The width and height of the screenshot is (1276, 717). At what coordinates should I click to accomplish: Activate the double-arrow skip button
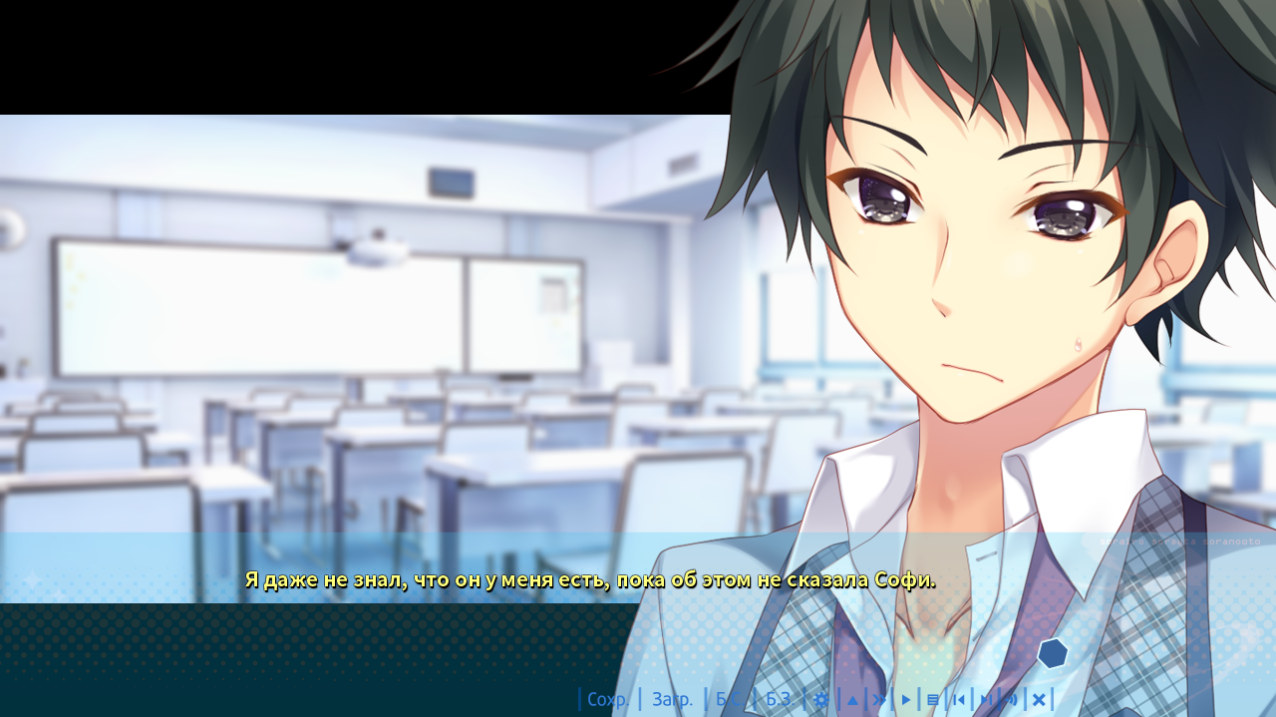879,699
